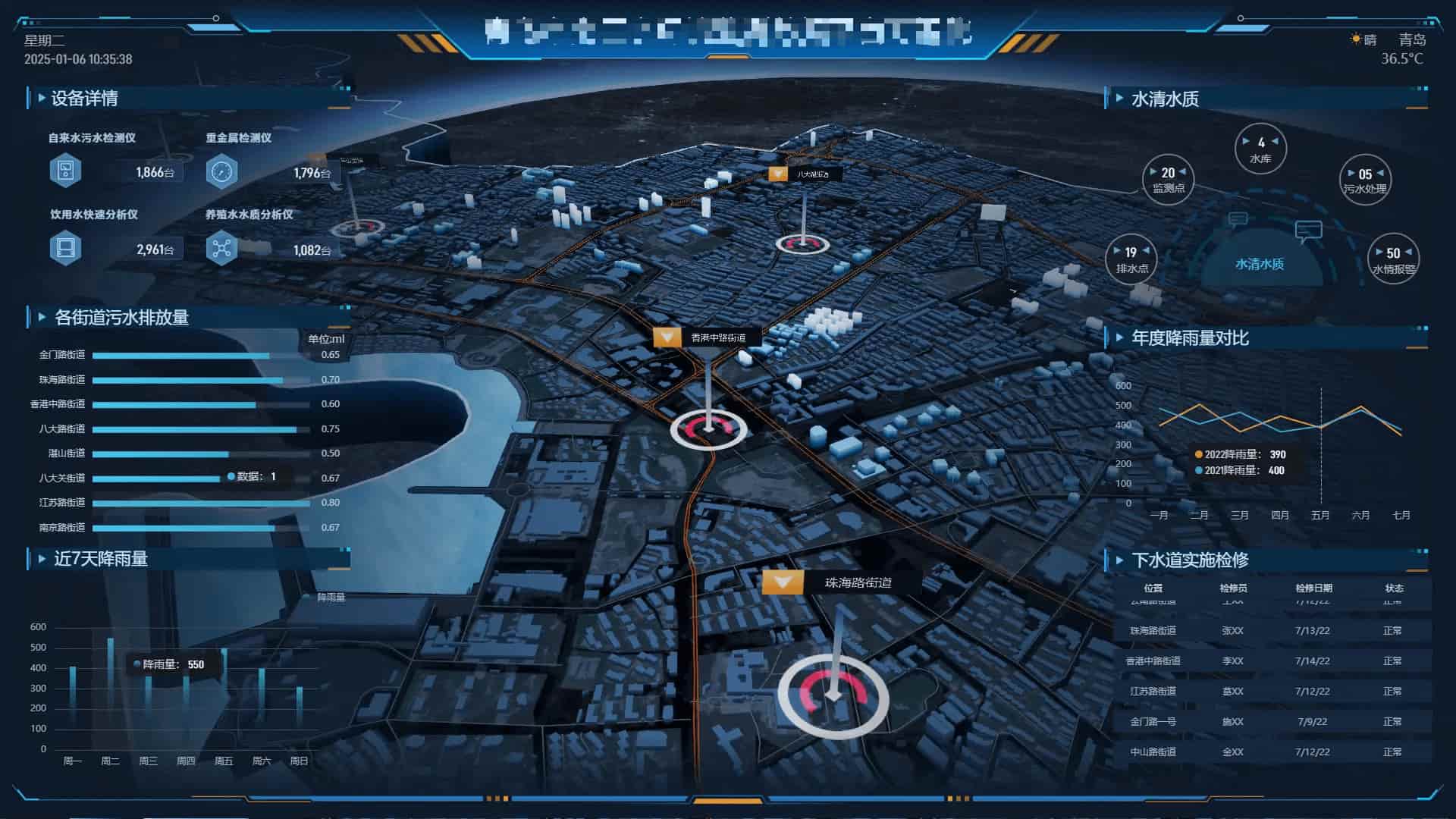Select the 饮用水快速分析仪 device icon

[x=66, y=248]
